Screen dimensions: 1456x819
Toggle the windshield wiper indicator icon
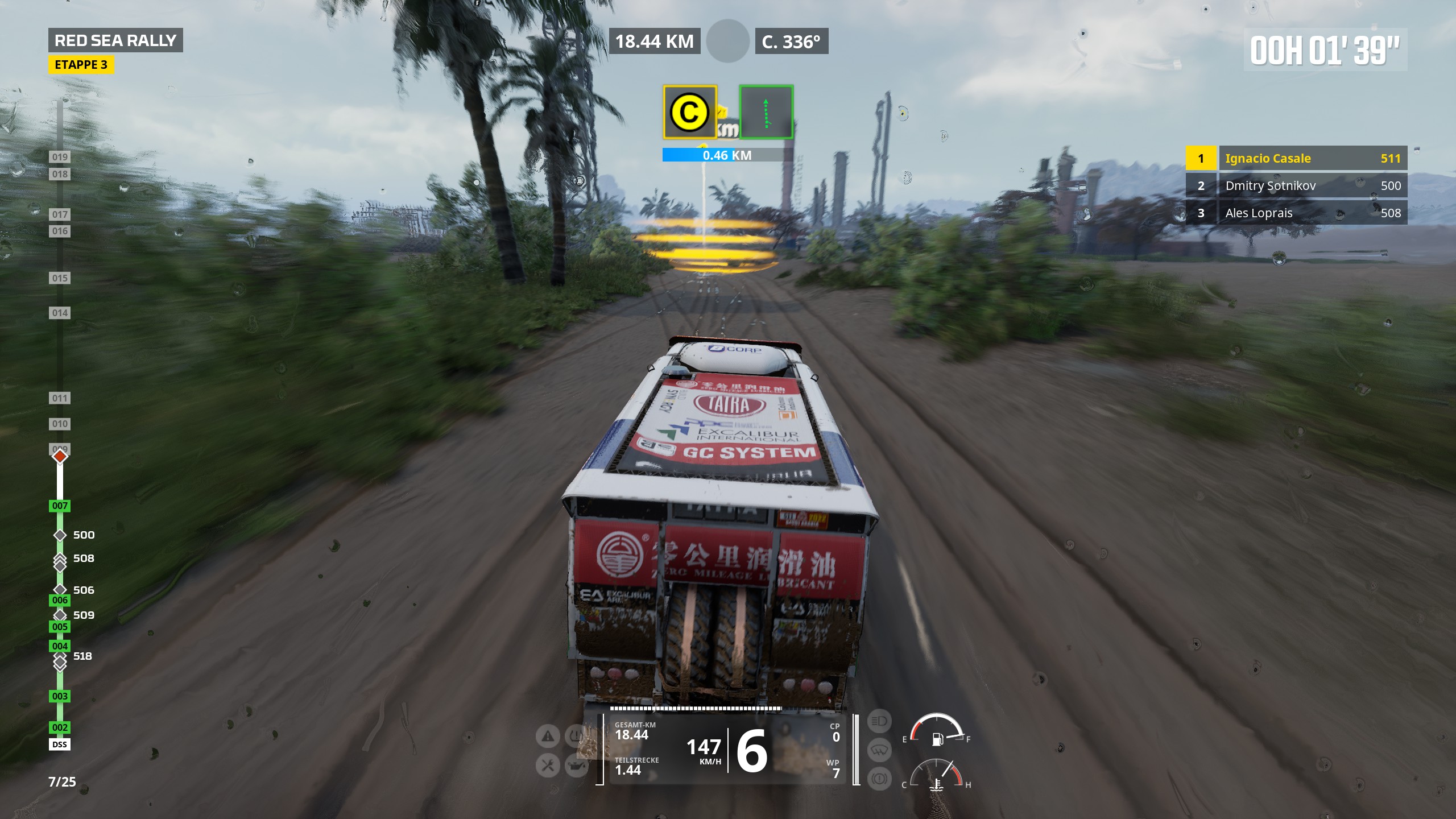[879, 750]
